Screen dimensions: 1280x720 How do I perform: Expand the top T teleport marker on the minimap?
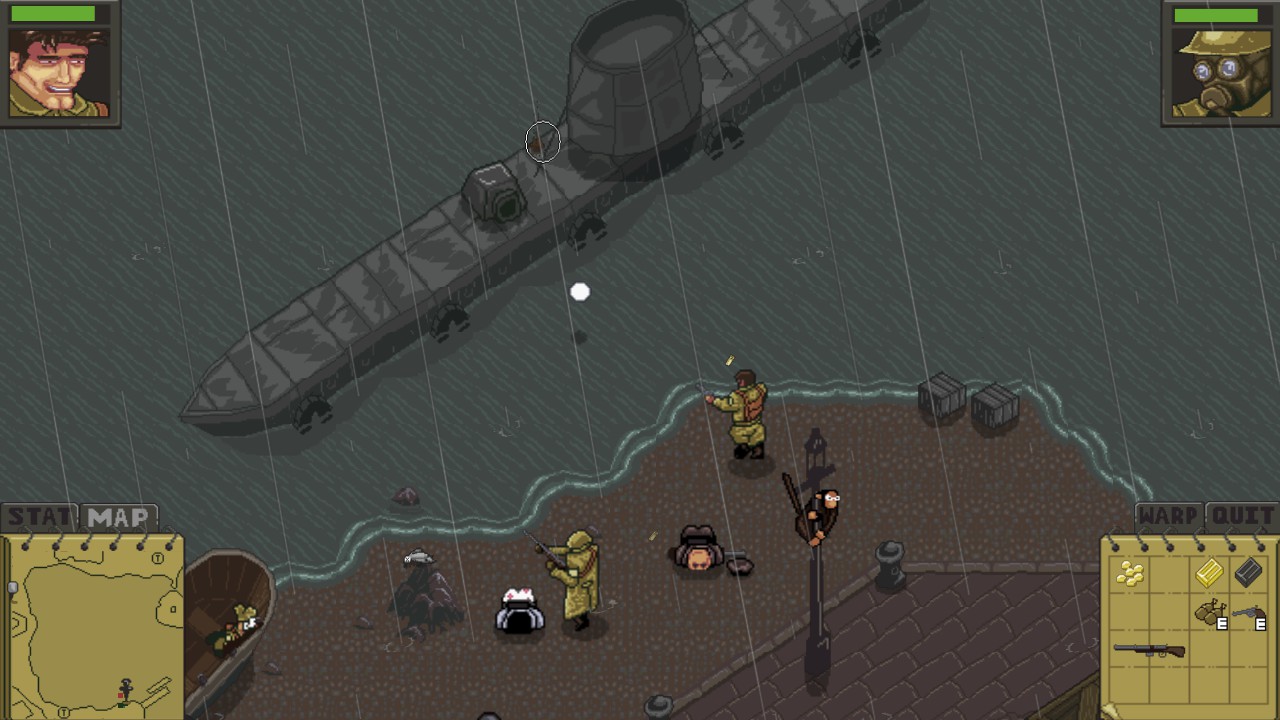tap(157, 557)
